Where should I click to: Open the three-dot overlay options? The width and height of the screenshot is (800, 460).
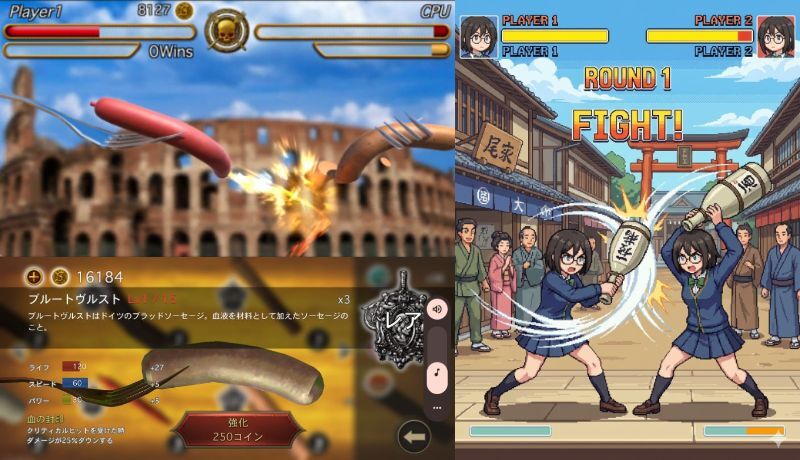437,408
